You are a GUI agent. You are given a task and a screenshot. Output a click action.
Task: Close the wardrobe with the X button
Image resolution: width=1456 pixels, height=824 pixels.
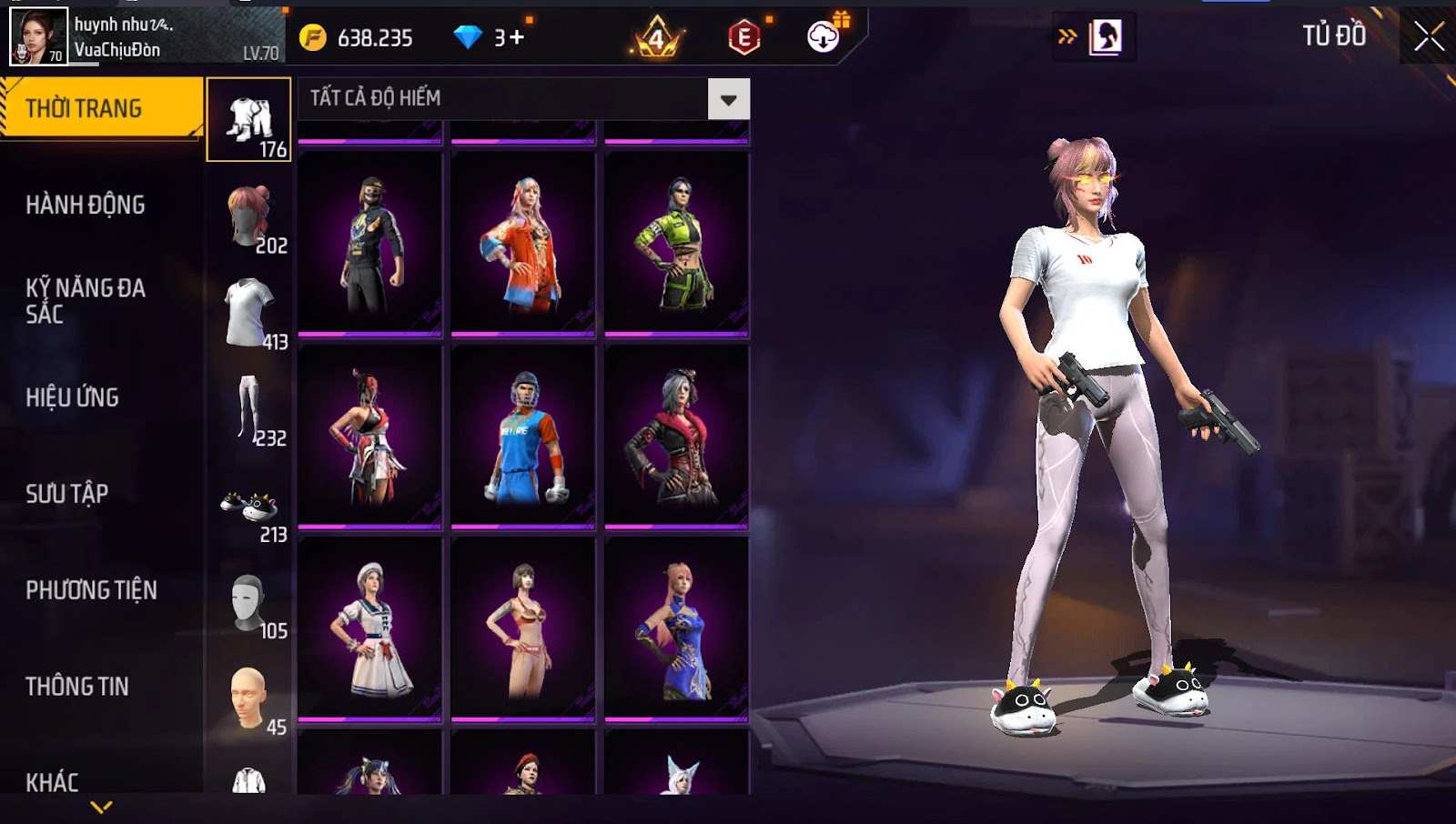1429,36
